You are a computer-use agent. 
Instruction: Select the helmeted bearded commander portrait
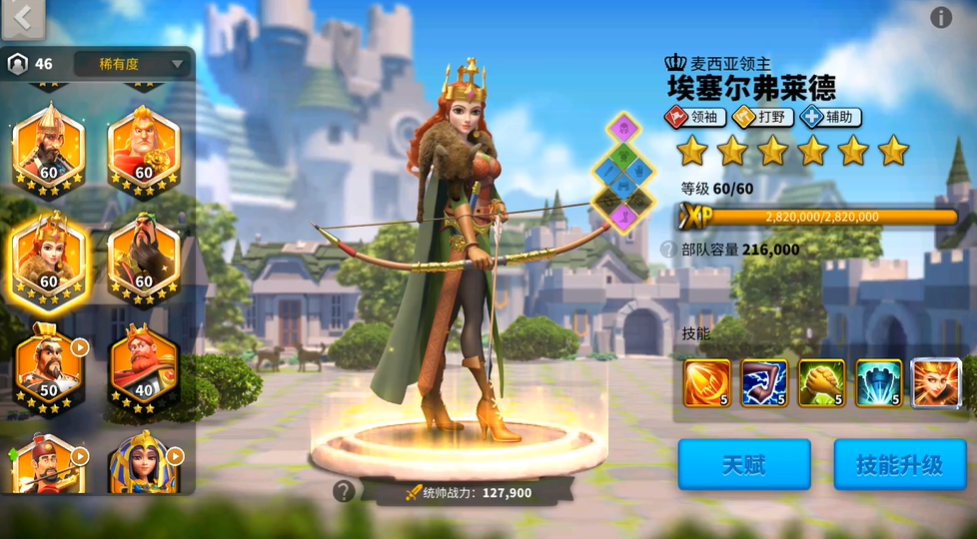(48, 147)
